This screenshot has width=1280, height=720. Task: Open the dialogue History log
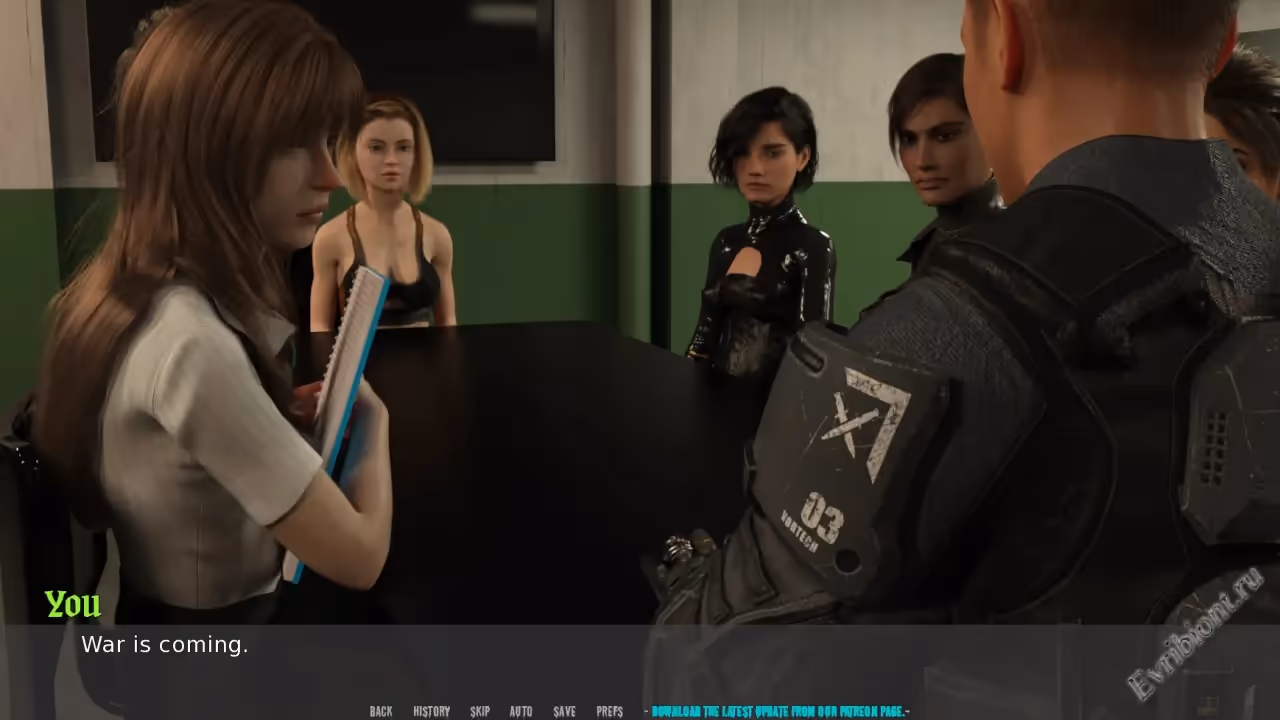tap(431, 712)
